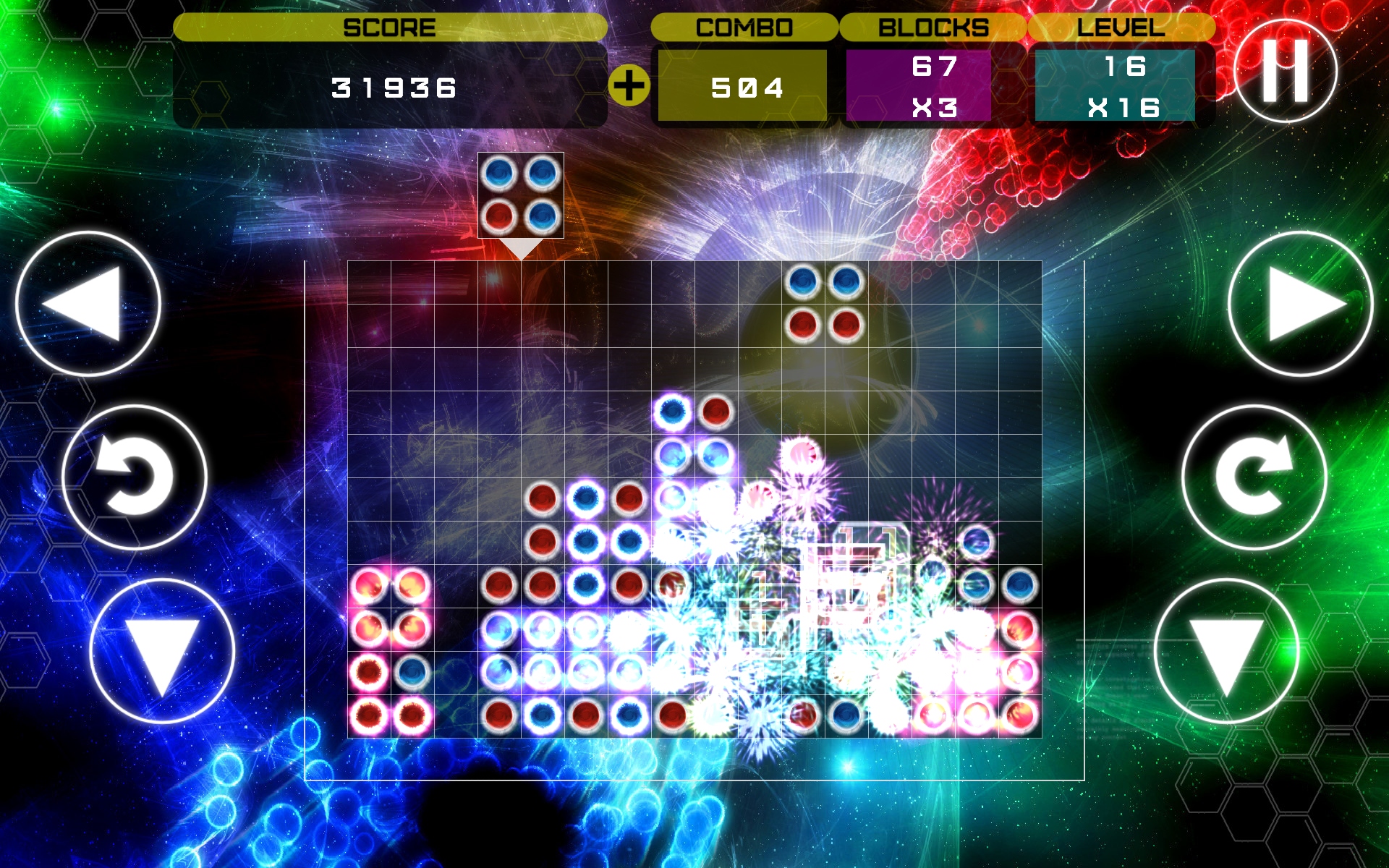Tap the left-side drop down arrow
This screenshot has width=1389, height=868.
(x=162, y=651)
